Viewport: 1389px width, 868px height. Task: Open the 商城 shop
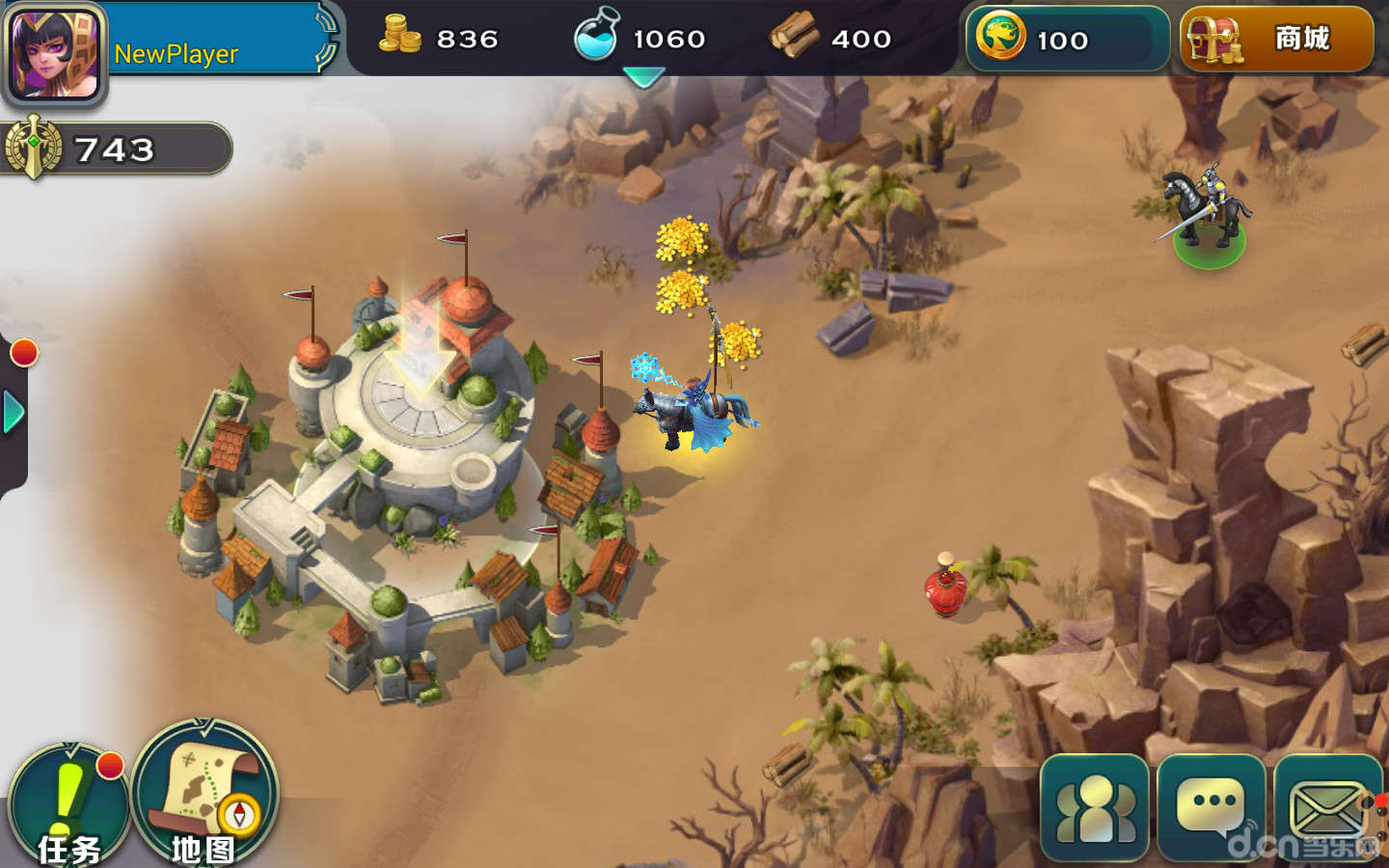[1276, 40]
